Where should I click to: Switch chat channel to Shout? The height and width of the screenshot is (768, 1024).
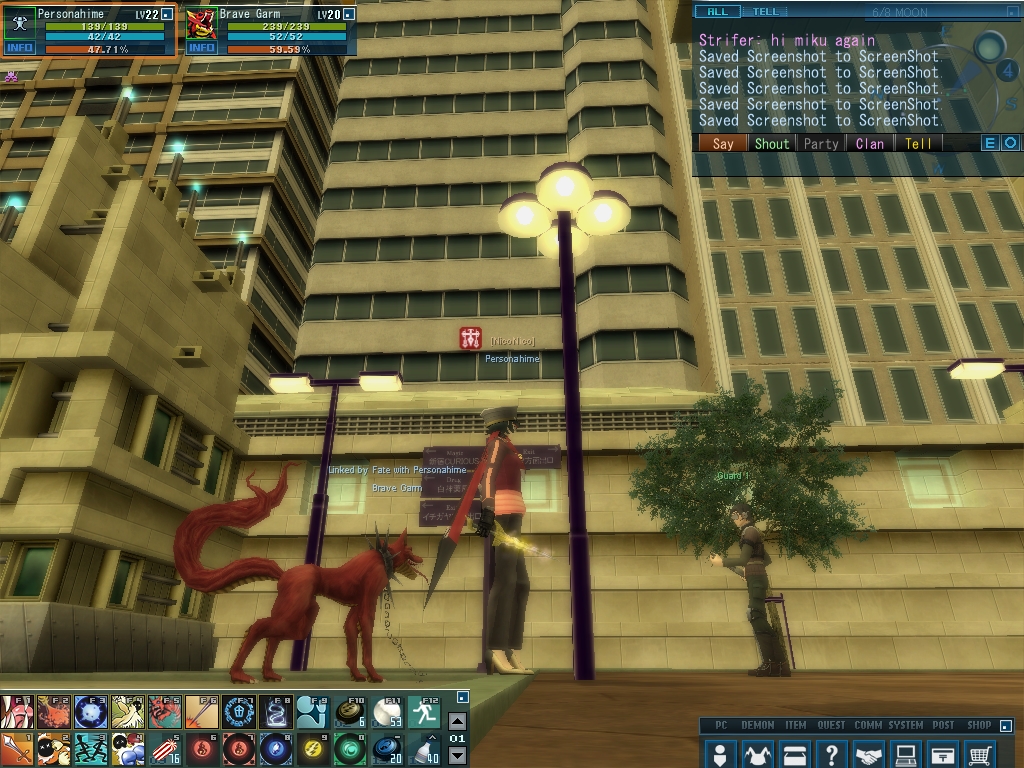coord(771,144)
